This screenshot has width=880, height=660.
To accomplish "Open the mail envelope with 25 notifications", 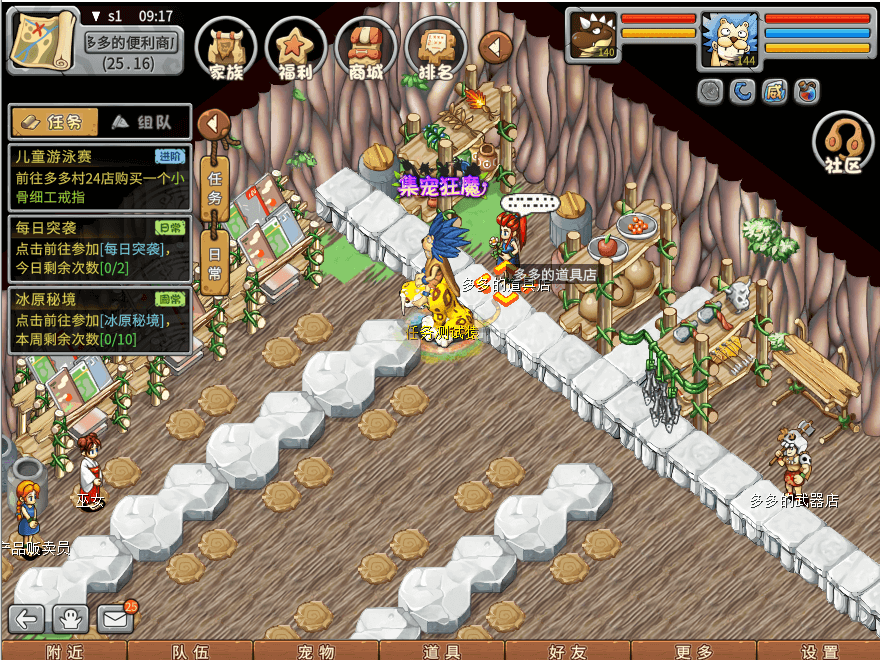I will [116, 619].
